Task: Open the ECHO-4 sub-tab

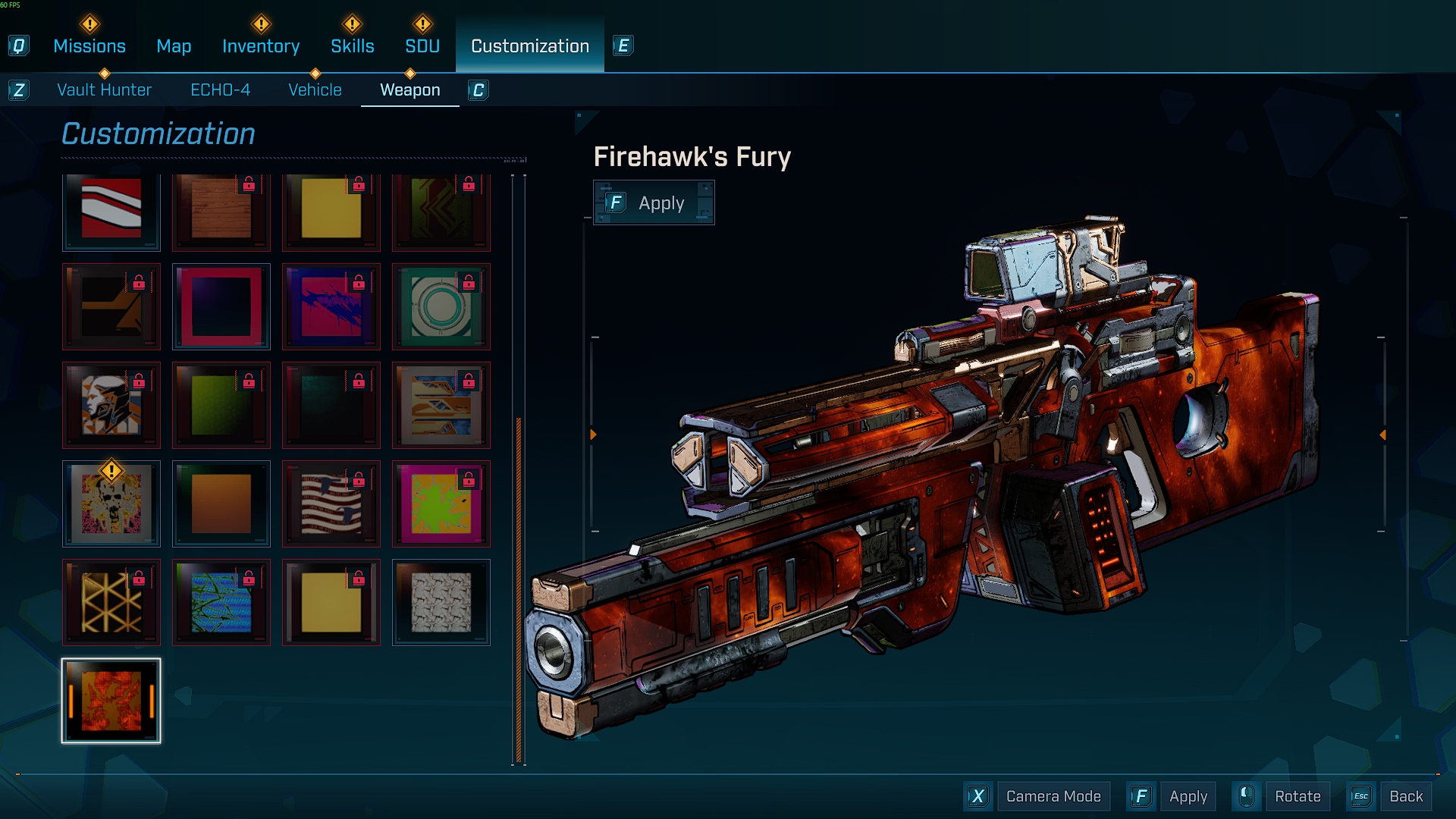Action: point(220,90)
